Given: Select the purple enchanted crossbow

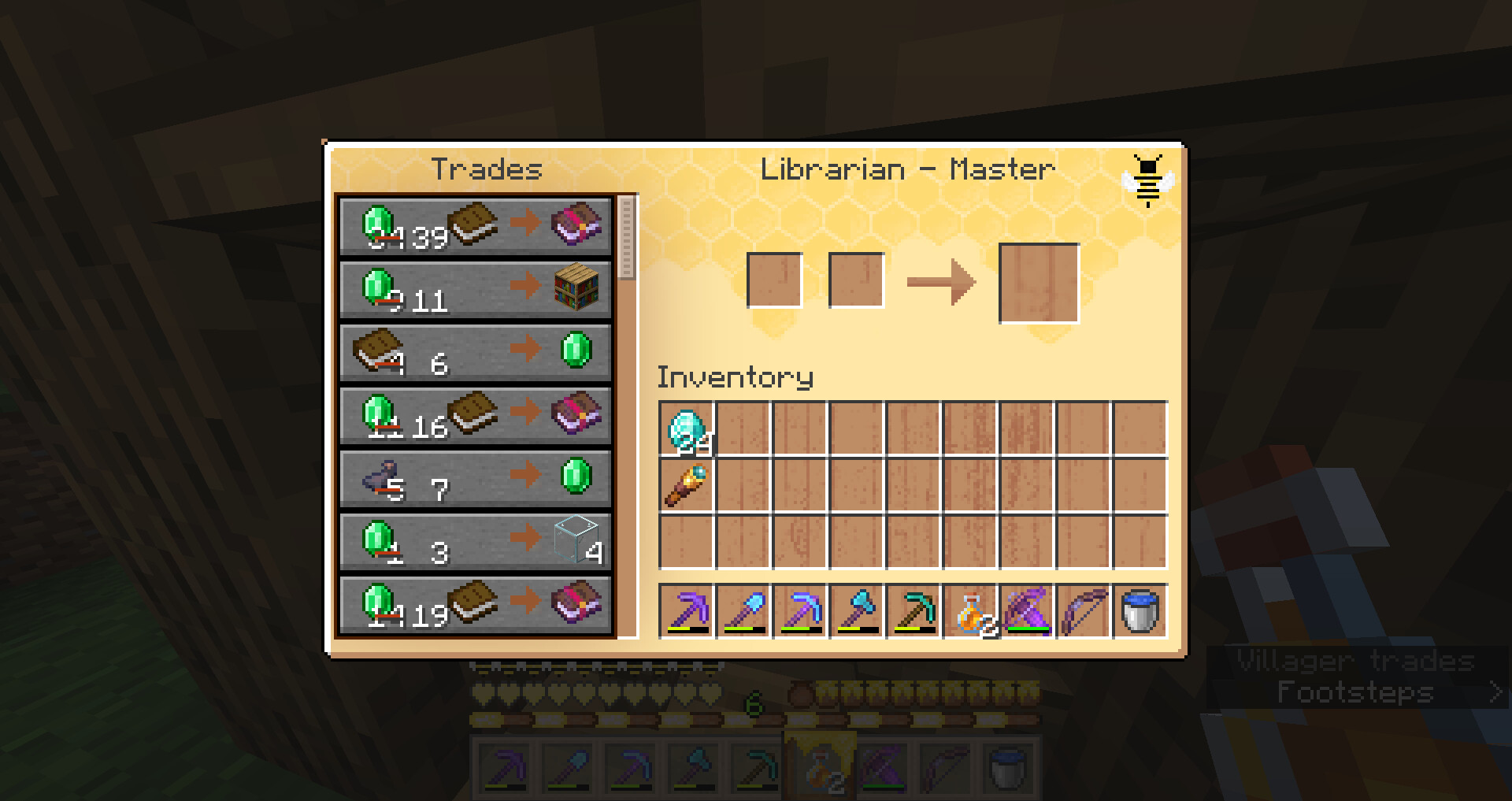Looking at the screenshot, I should coord(1027,611).
